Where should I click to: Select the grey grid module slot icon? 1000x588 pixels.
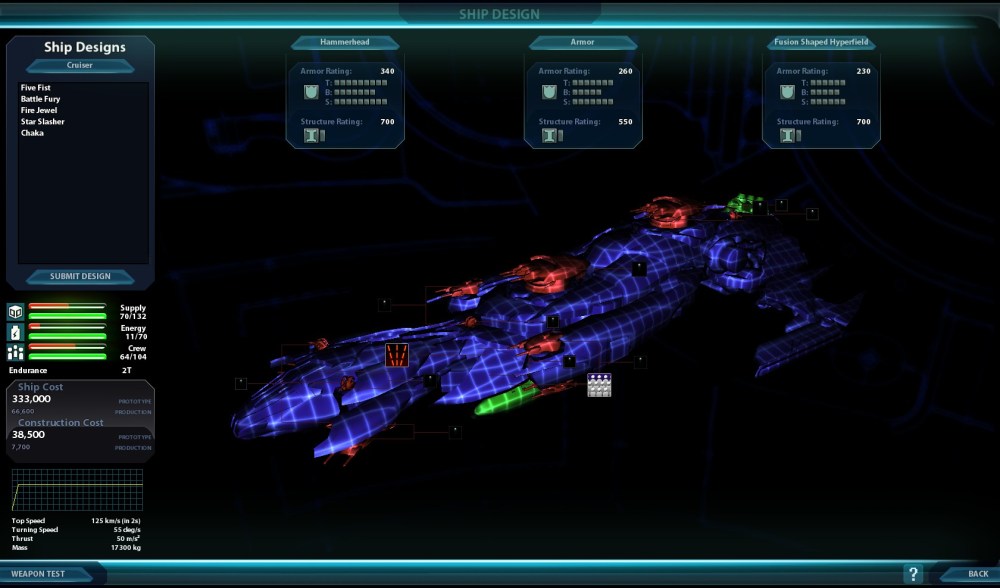pyautogui.click(x=599, y=385)
